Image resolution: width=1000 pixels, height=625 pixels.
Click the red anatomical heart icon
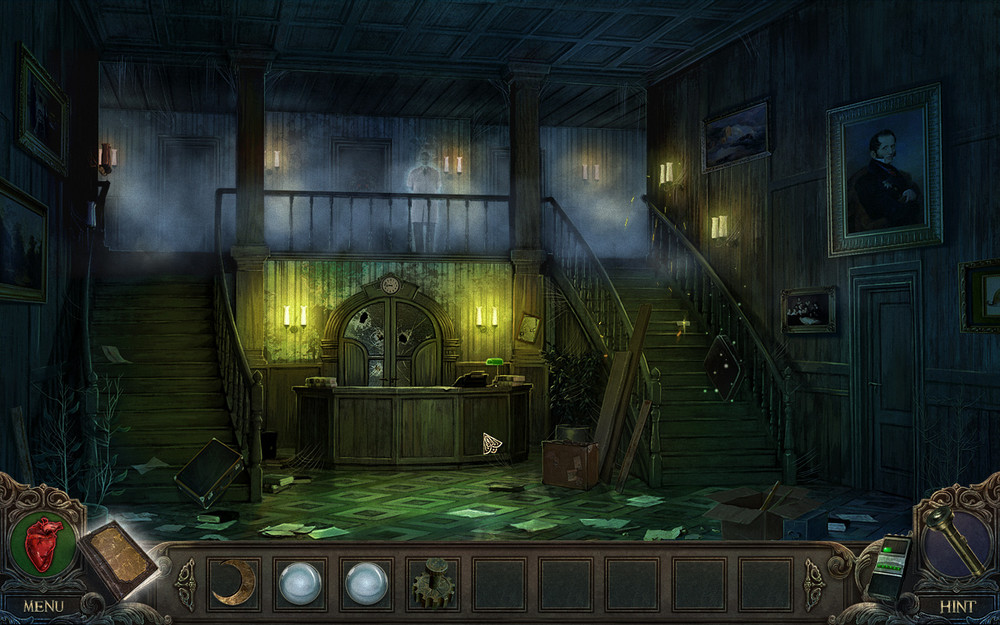[x=42, y=543]
